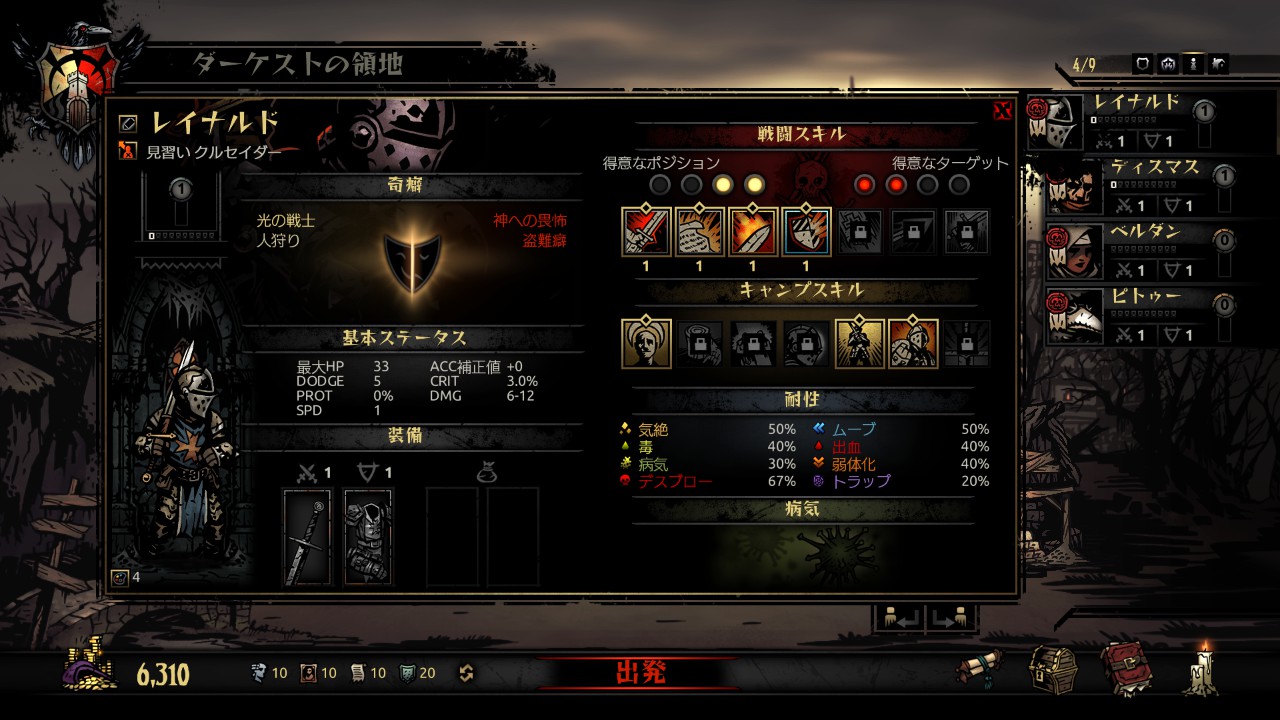Open the equipped sword weapon slot
This screenshot has height=720, width=1280.
tap(306, 536)
